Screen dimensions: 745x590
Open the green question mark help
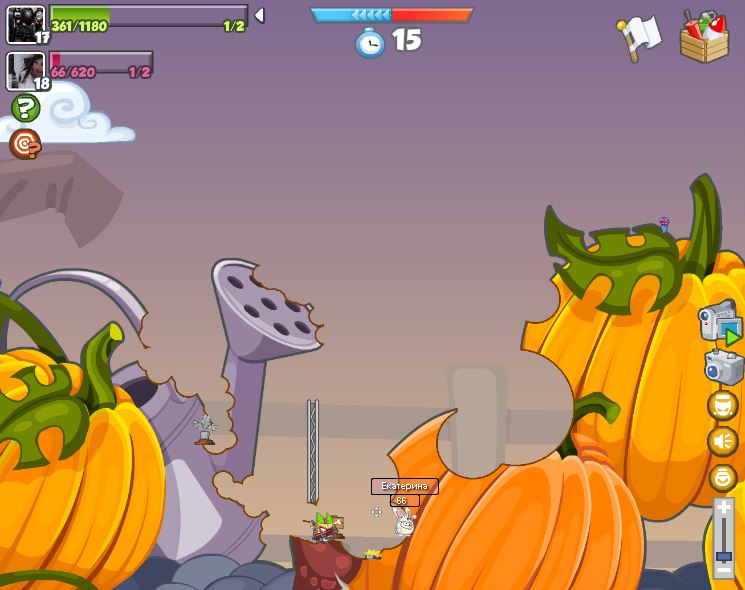pyautogui.click(x=25, y=108)
